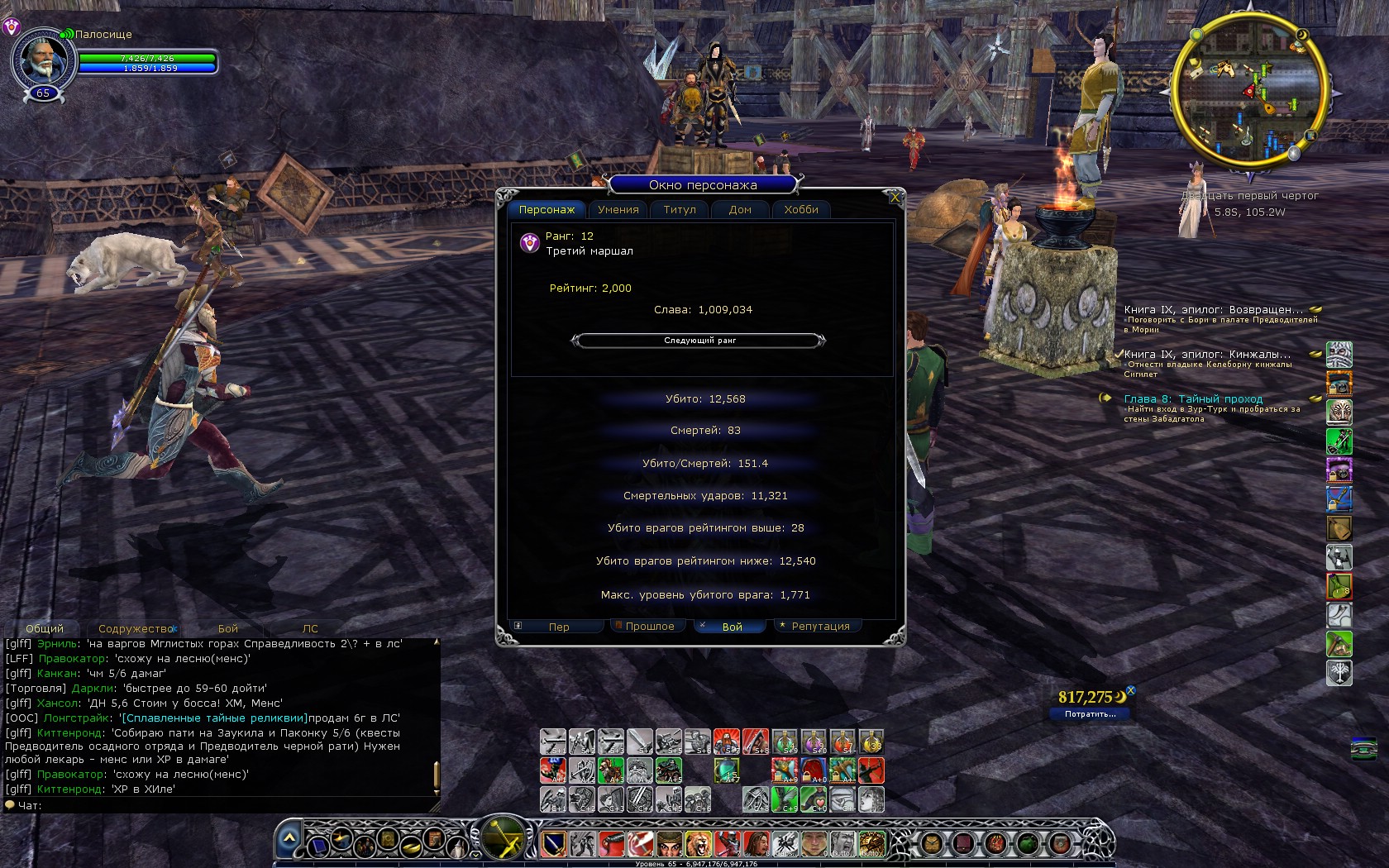Open the Бой bottom tab of character window

pos(732,627)
